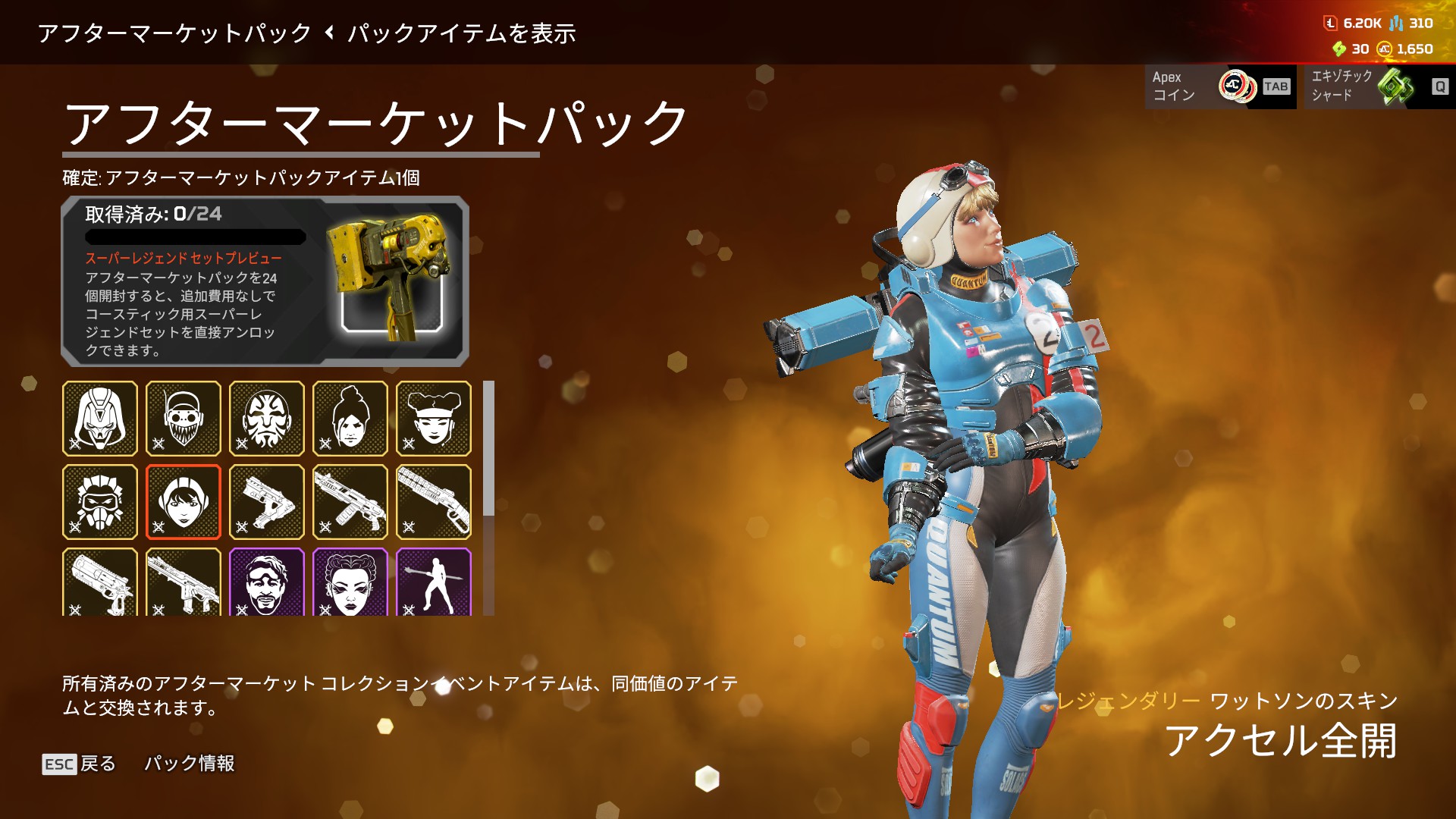1456x819 pixels.
Task: Select the Wraith hair-bun skin tile
Action: point(350,419)
